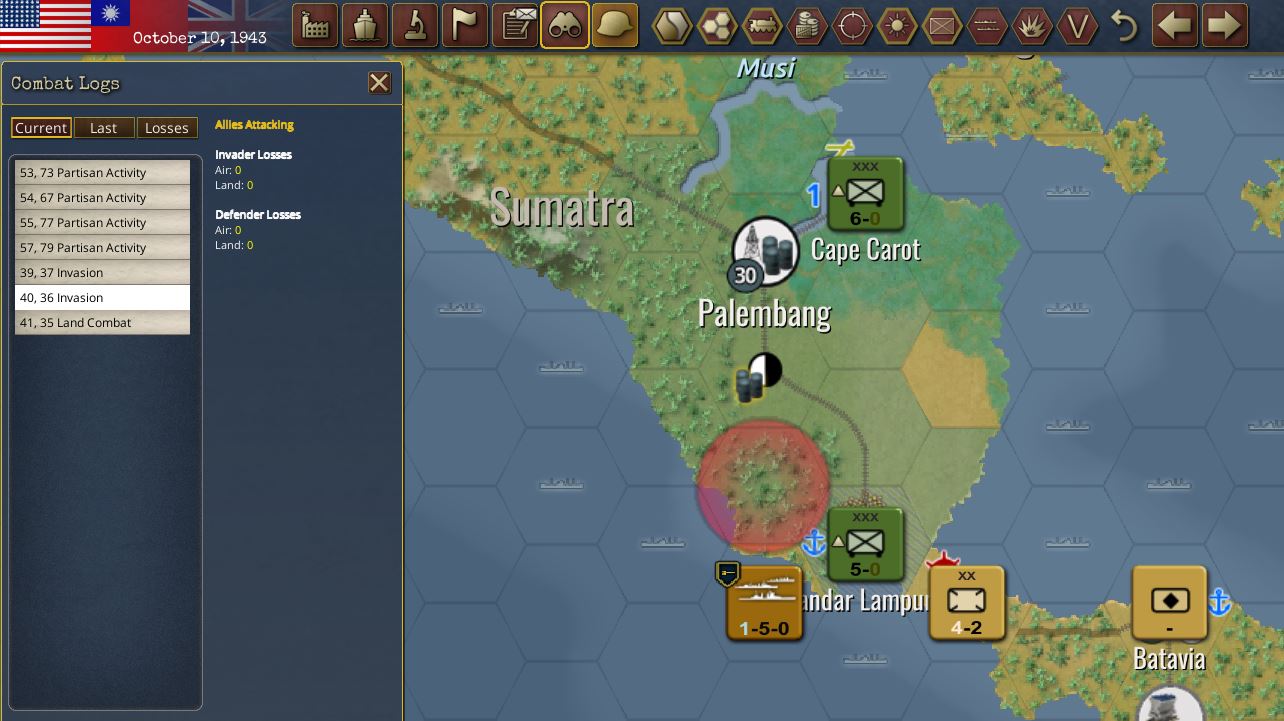Open the Last combat log tab
The width and height of the screenshot is (1284, 721).
tap(103, 128)
